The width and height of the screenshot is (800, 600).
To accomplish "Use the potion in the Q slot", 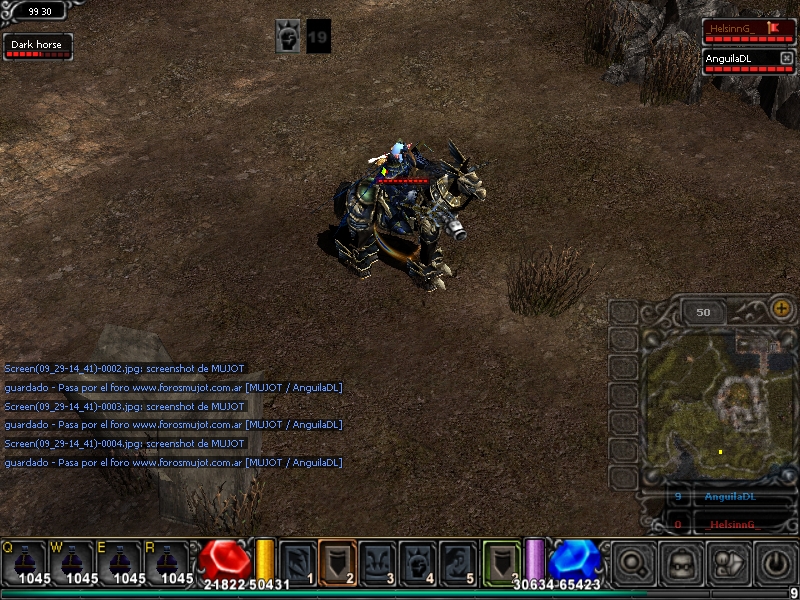I will click(23, 563).
